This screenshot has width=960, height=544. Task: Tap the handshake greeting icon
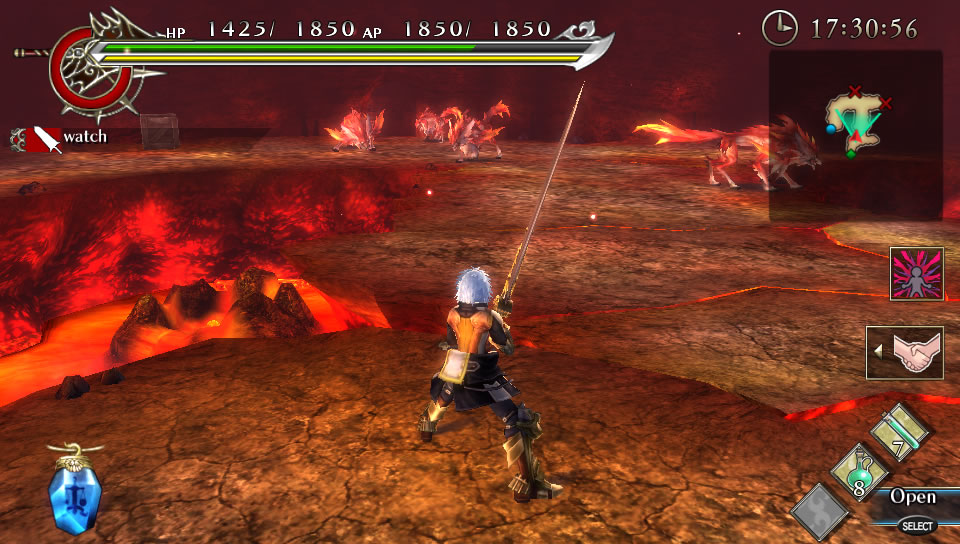pyautogui.click(x=905, y=352)
